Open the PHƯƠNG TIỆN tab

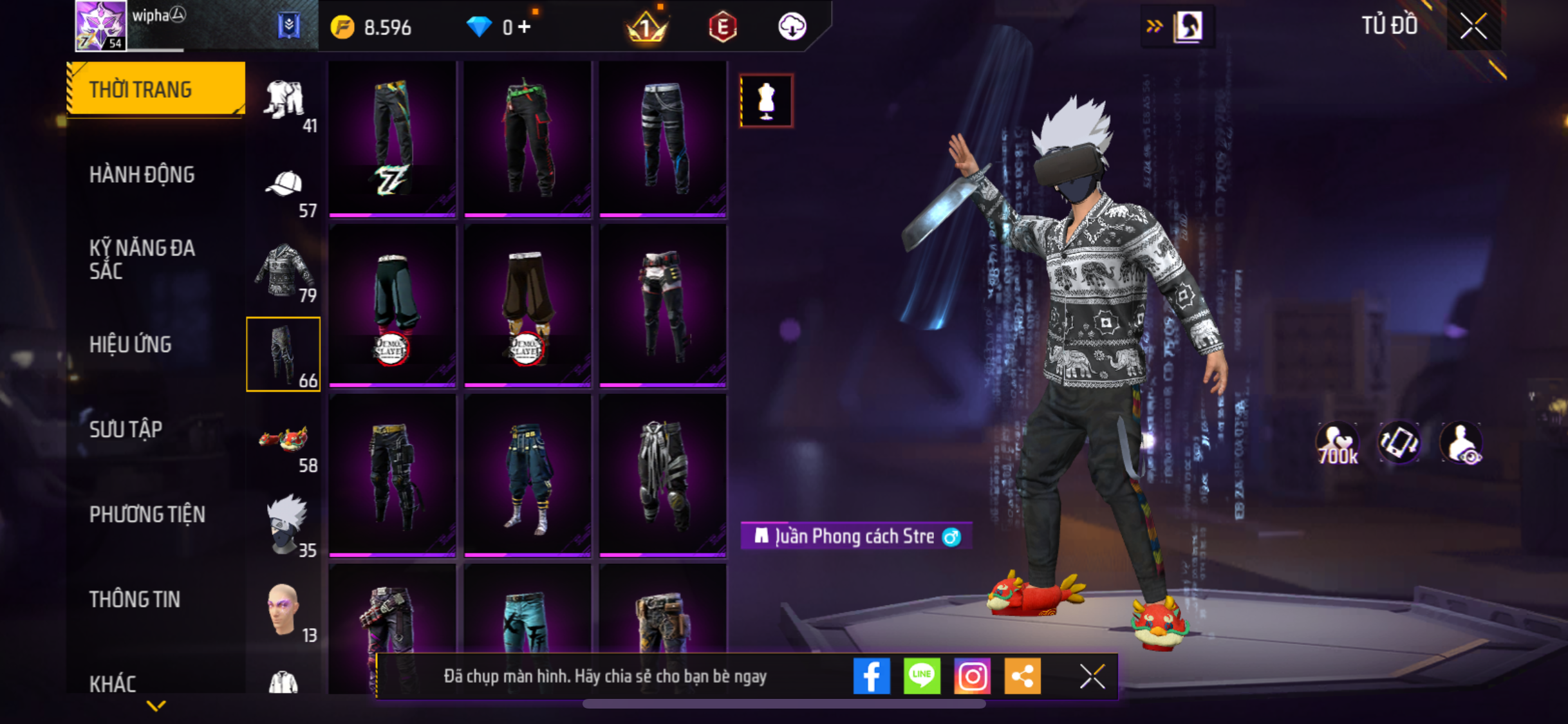point(147,514)
